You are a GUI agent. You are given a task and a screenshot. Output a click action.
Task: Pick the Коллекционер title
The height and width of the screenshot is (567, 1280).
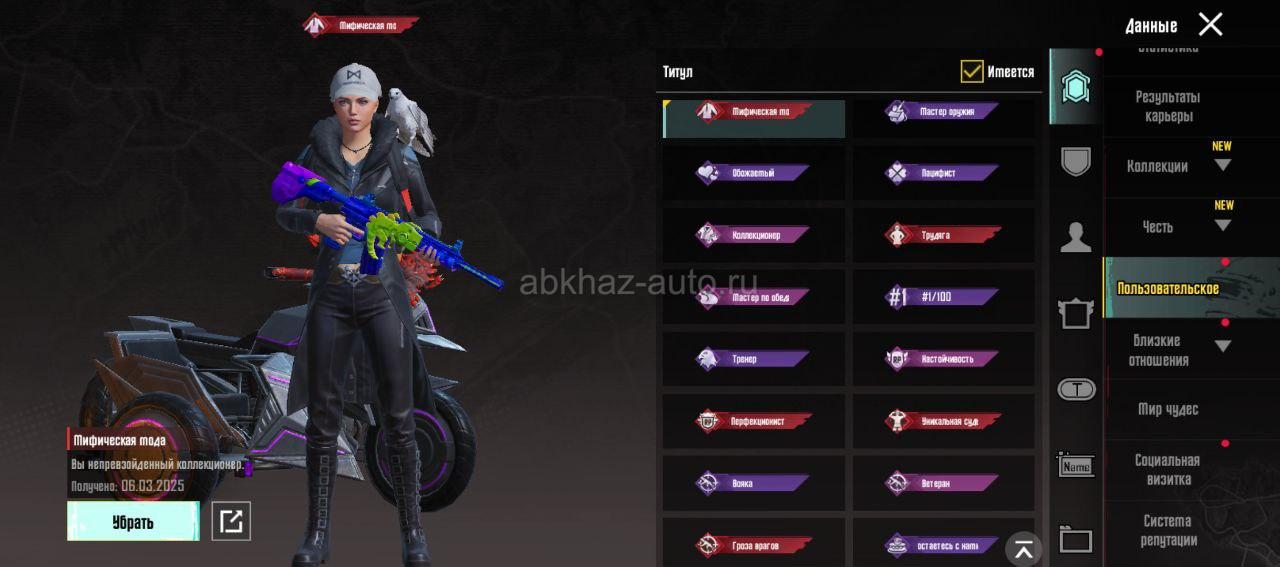(753, 235)
